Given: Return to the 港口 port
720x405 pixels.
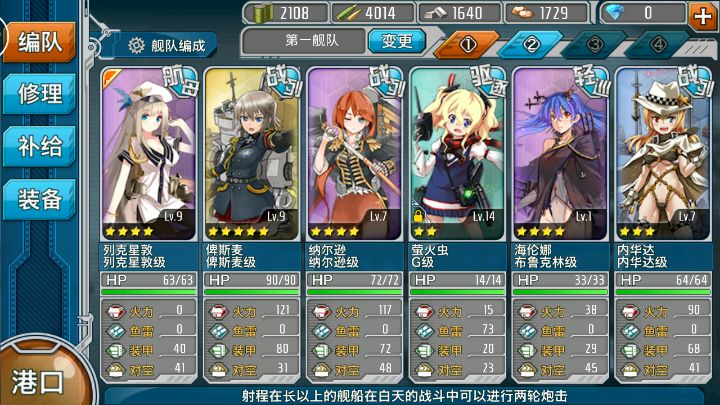Looking at the screenshot, I should [38, 380].
